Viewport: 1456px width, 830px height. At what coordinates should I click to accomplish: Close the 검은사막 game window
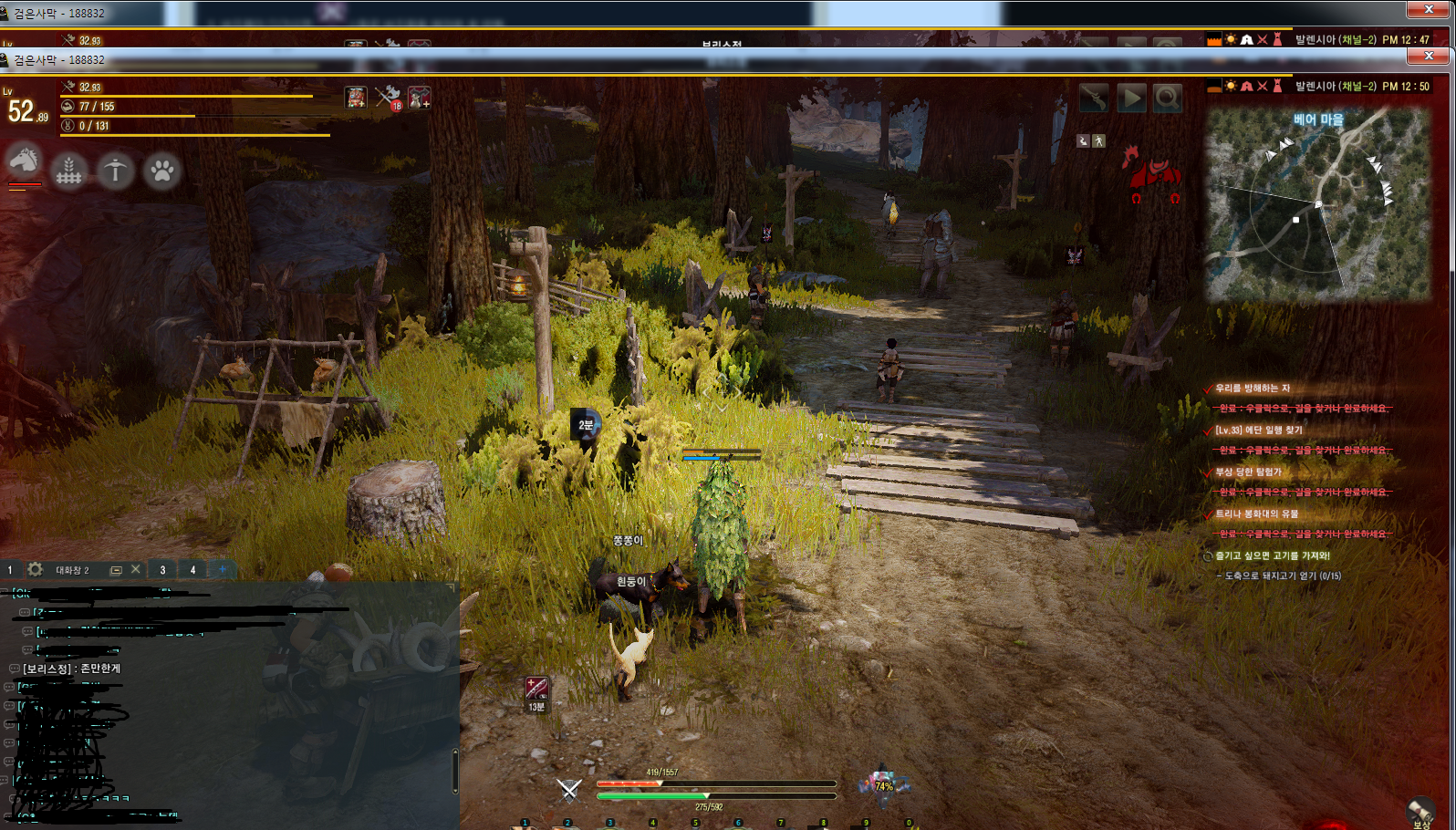[x=1428, y=56]
